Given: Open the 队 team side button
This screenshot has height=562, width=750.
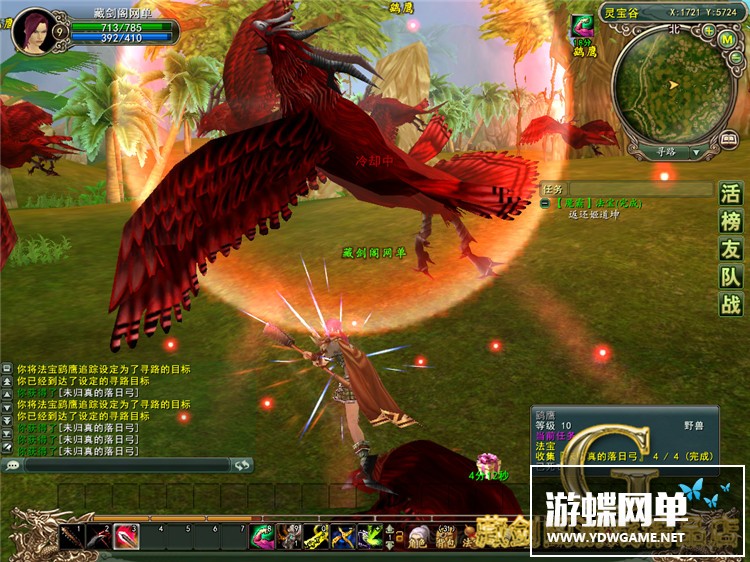Looking at the screenshot, I should (731, 278).
